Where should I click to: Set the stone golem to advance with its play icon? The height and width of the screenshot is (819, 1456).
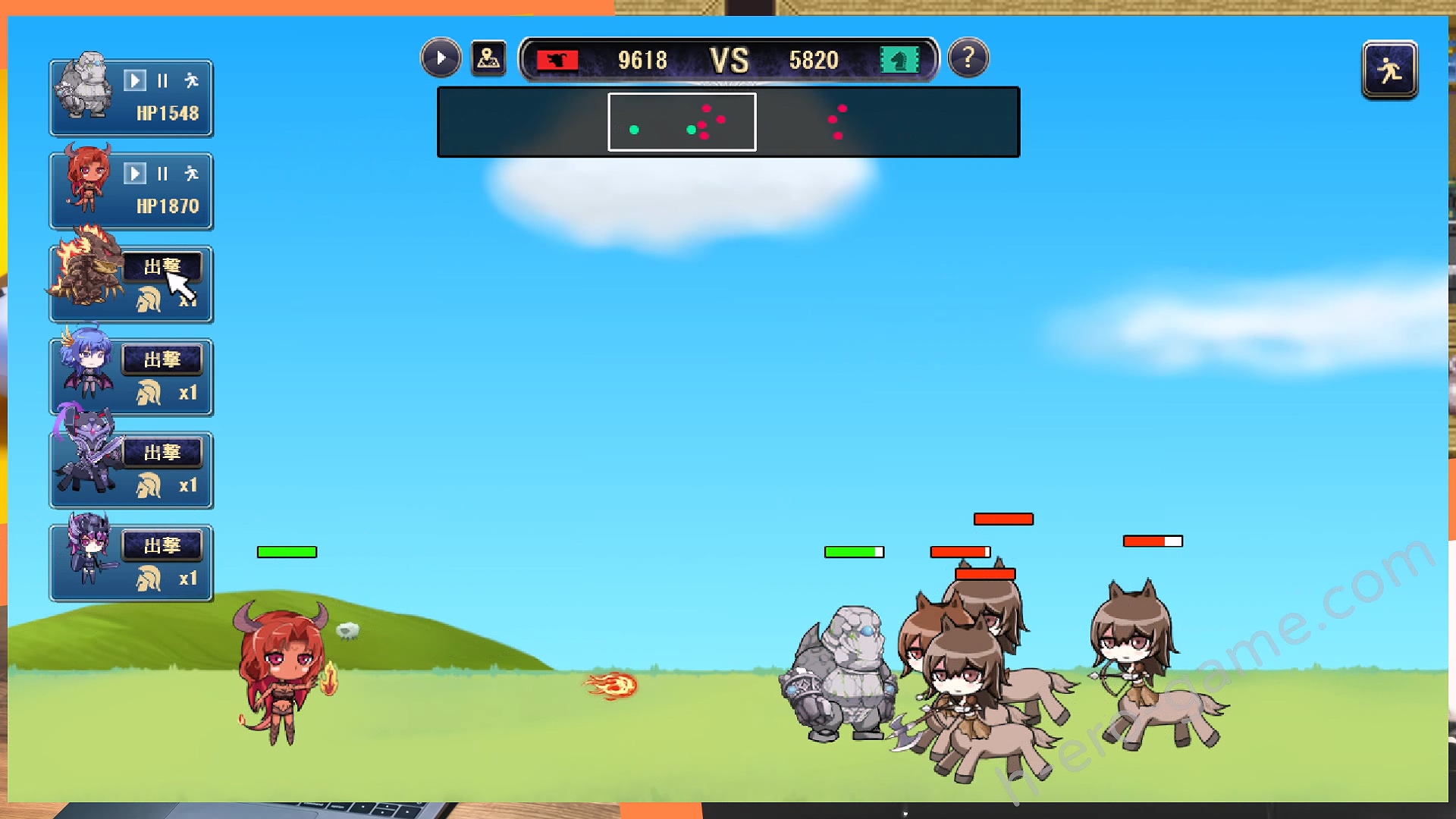(x=134, y=80)
